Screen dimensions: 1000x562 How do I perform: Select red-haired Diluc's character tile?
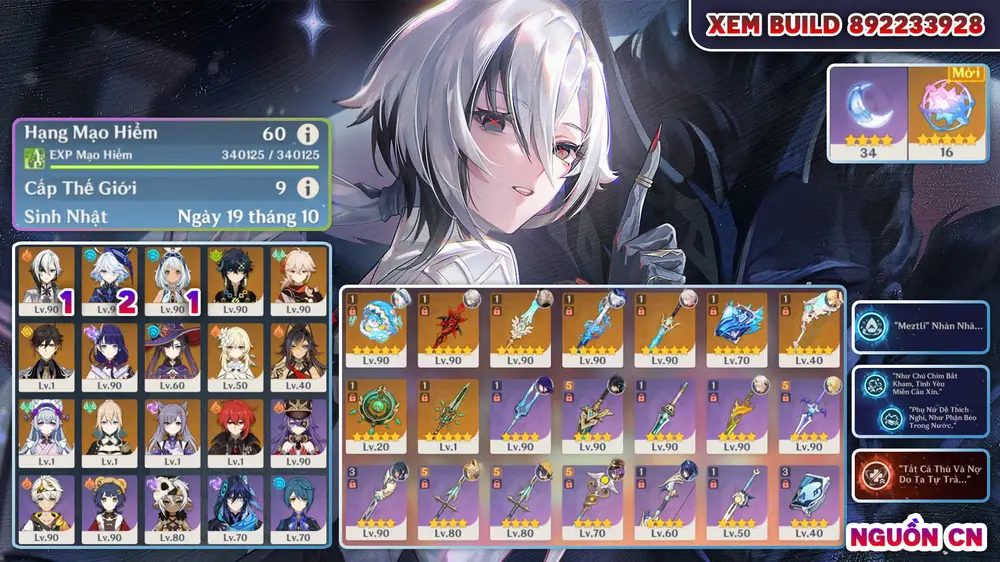click(x=234, y=432)
